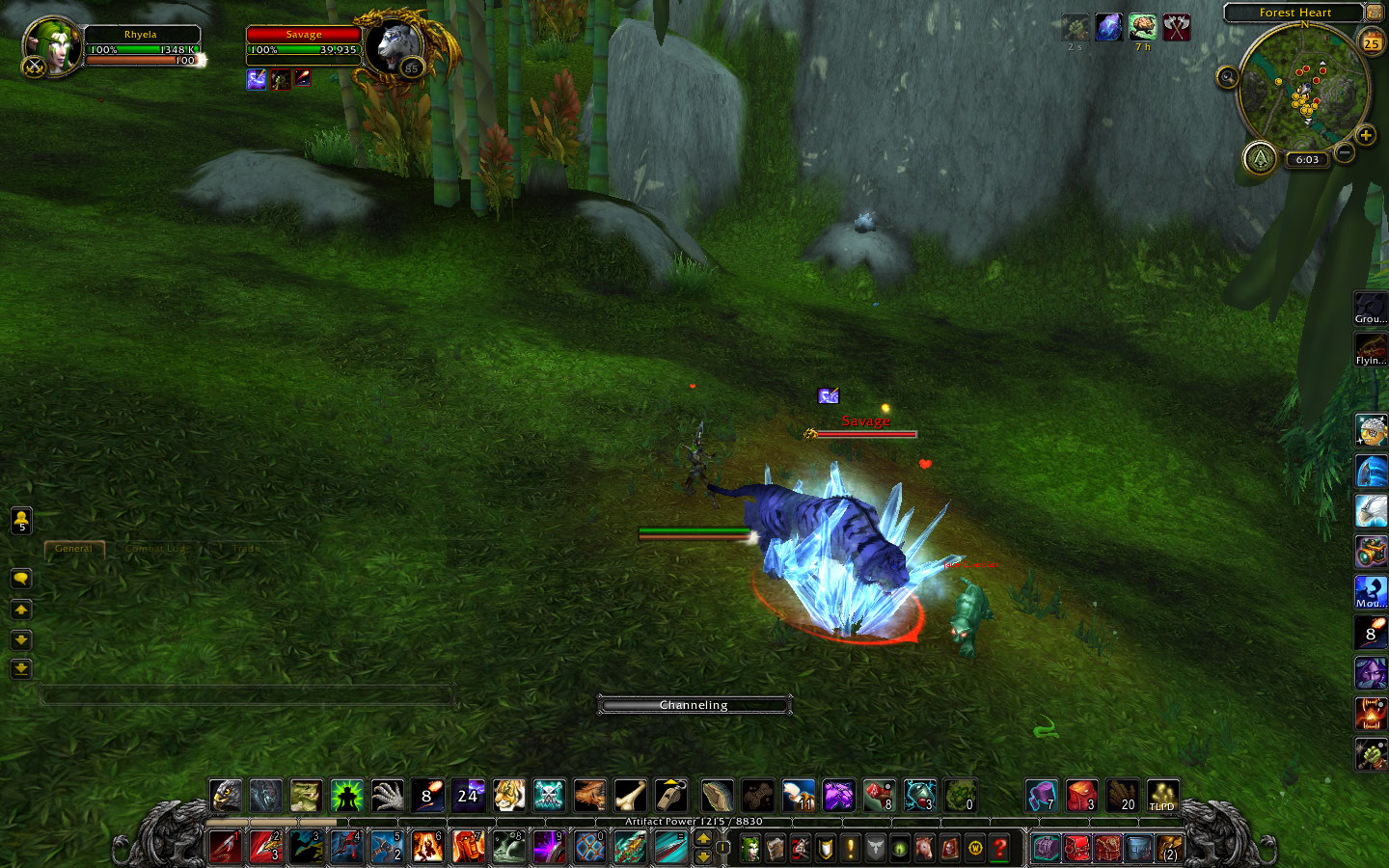Screen dimensions: 1389x868
Task: Zoom in the minimap with plus button
Action: click(1365, 135)
